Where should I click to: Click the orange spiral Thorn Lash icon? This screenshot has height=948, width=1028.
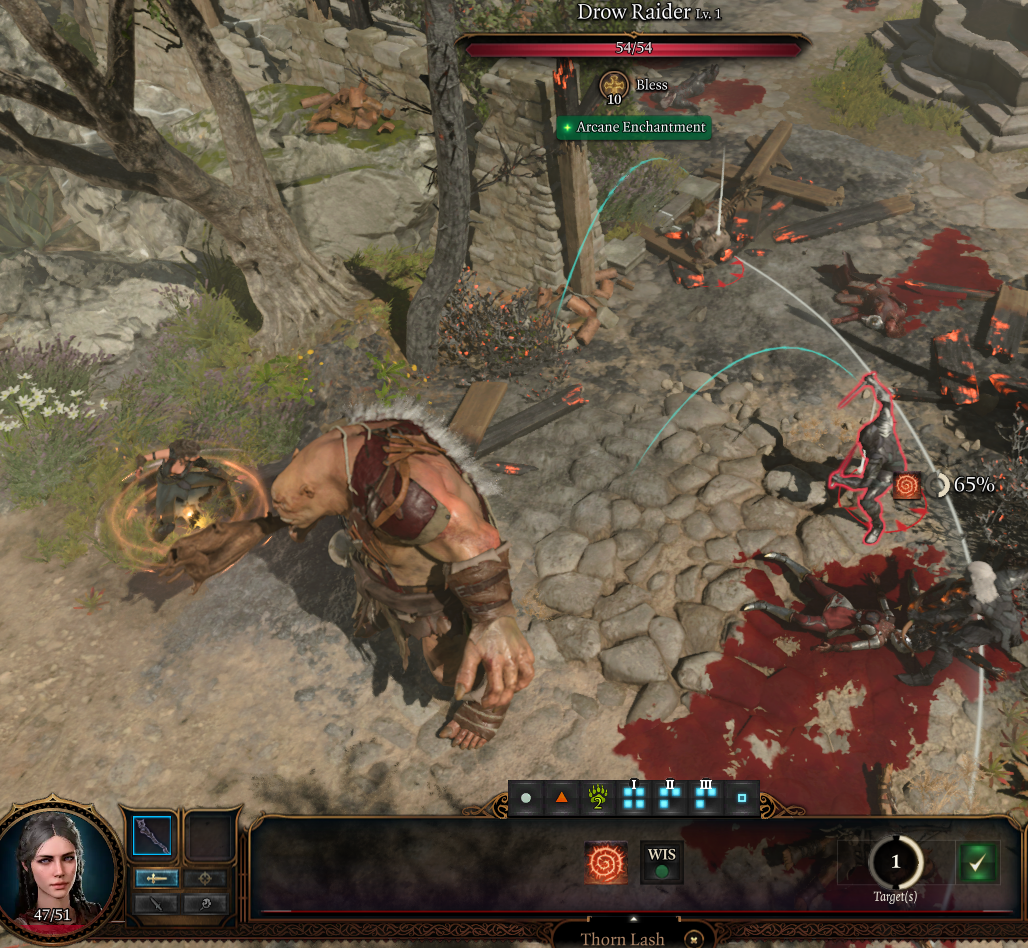pos(607,862)
